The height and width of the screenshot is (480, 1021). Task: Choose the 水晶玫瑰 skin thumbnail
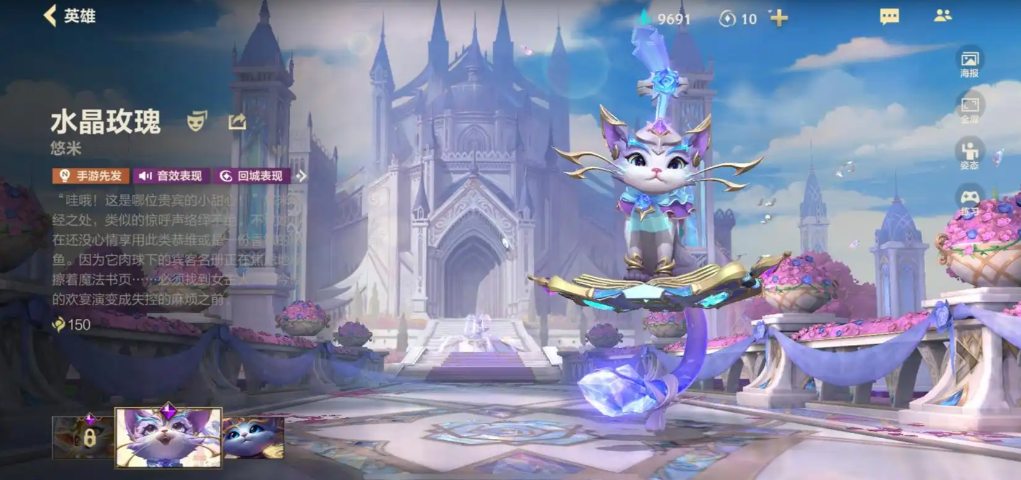coord(168,437)
